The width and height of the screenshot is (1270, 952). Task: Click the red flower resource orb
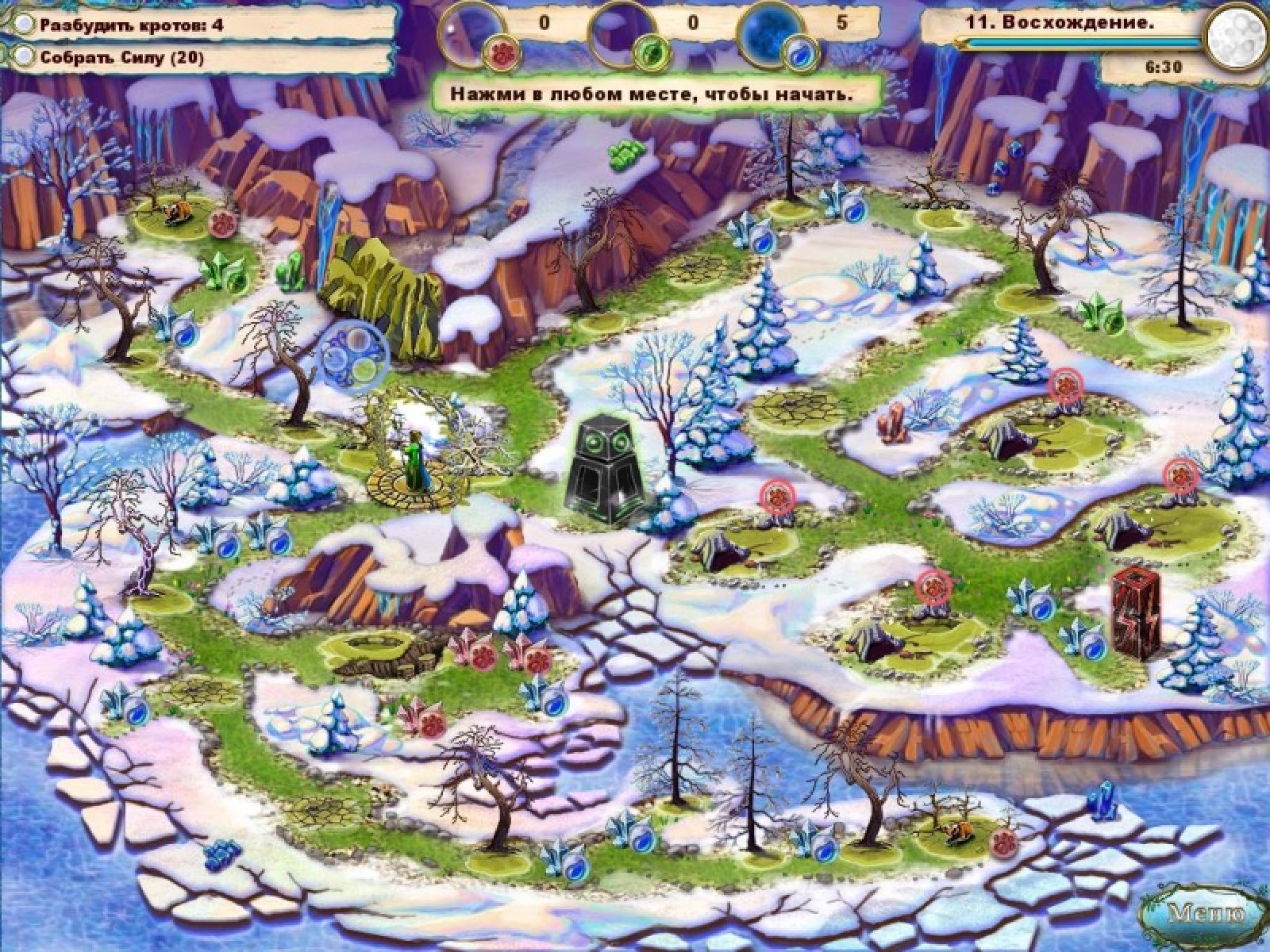(x=500, y=52)
